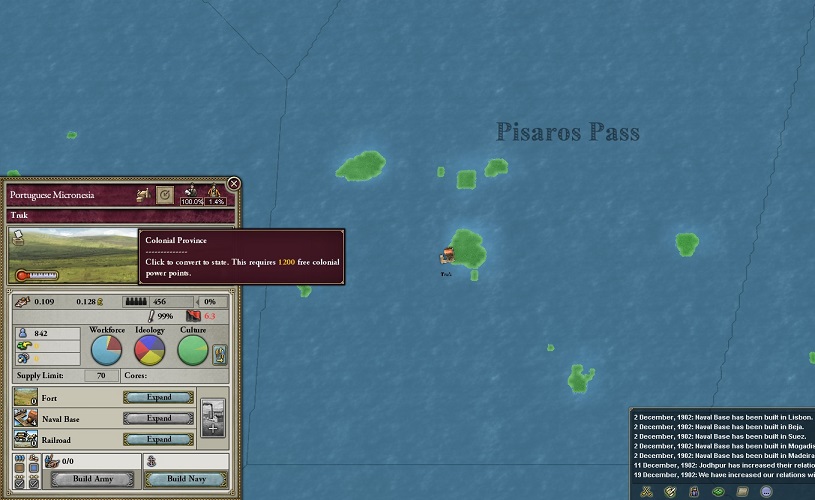
Task: Expand the Railroad
Action: 158,439
